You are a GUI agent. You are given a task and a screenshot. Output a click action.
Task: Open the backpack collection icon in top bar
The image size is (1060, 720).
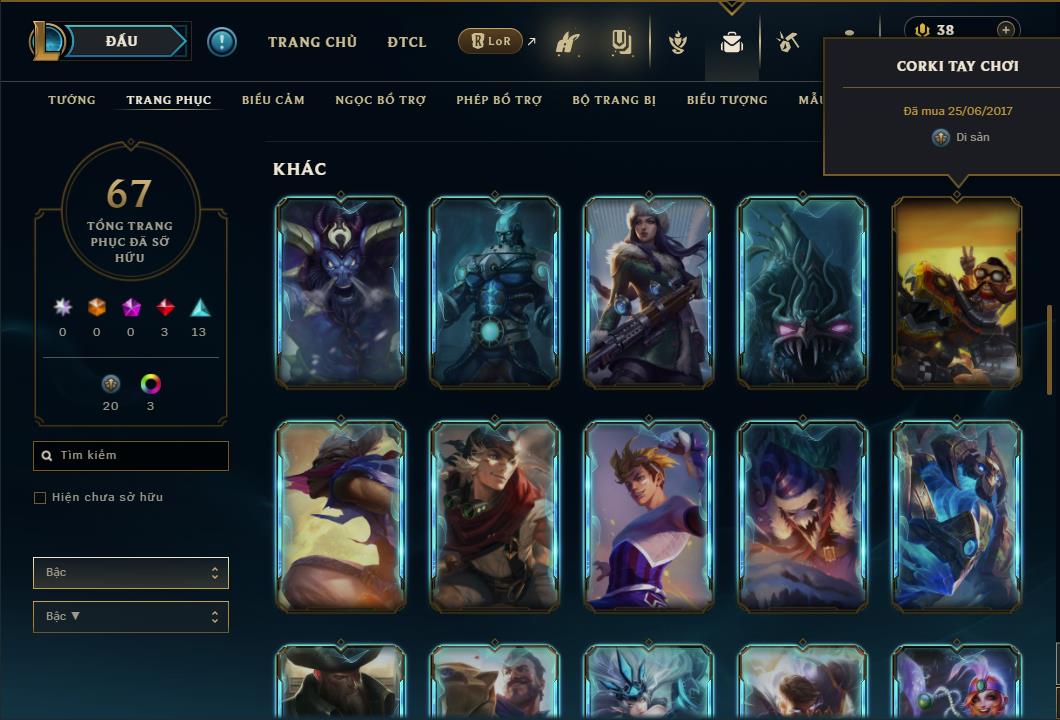(732, 43)
